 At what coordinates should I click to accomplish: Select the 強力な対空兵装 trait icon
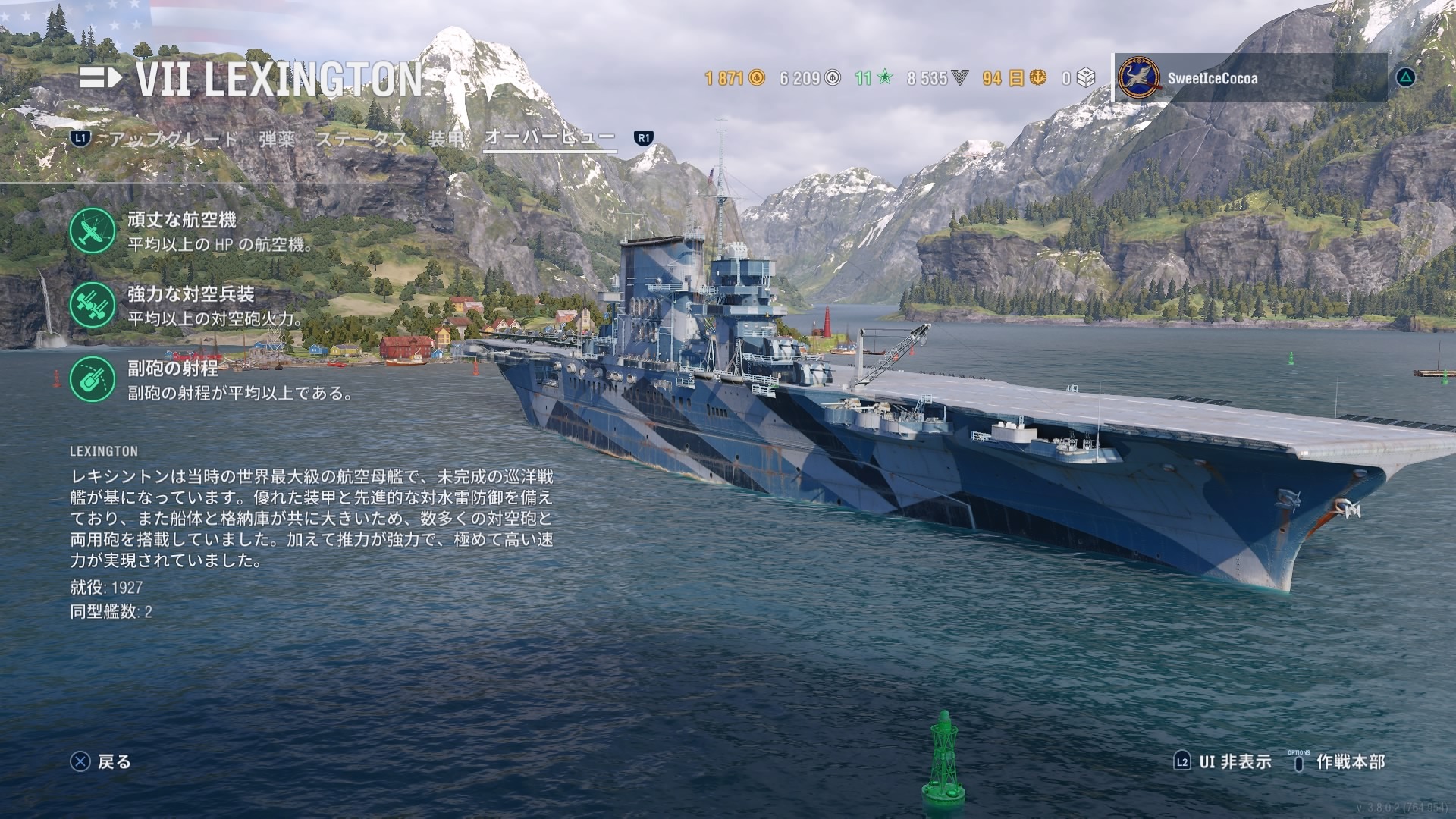tap(93, 305)
